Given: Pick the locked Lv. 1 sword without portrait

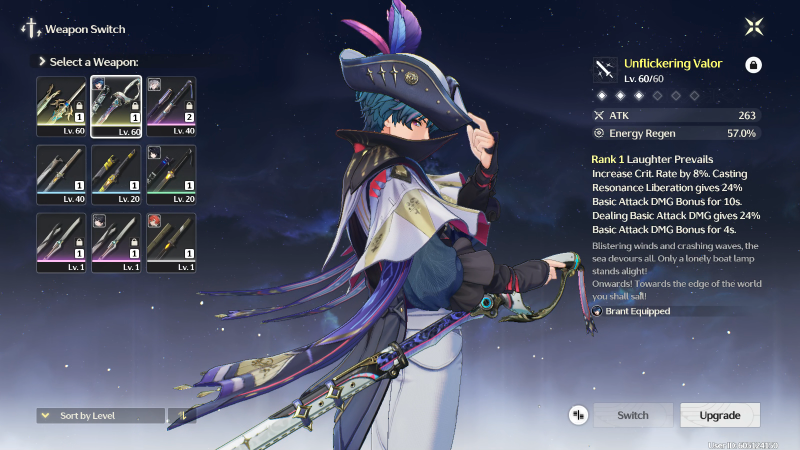Looking at the screenshot, I should click(62, 242).
